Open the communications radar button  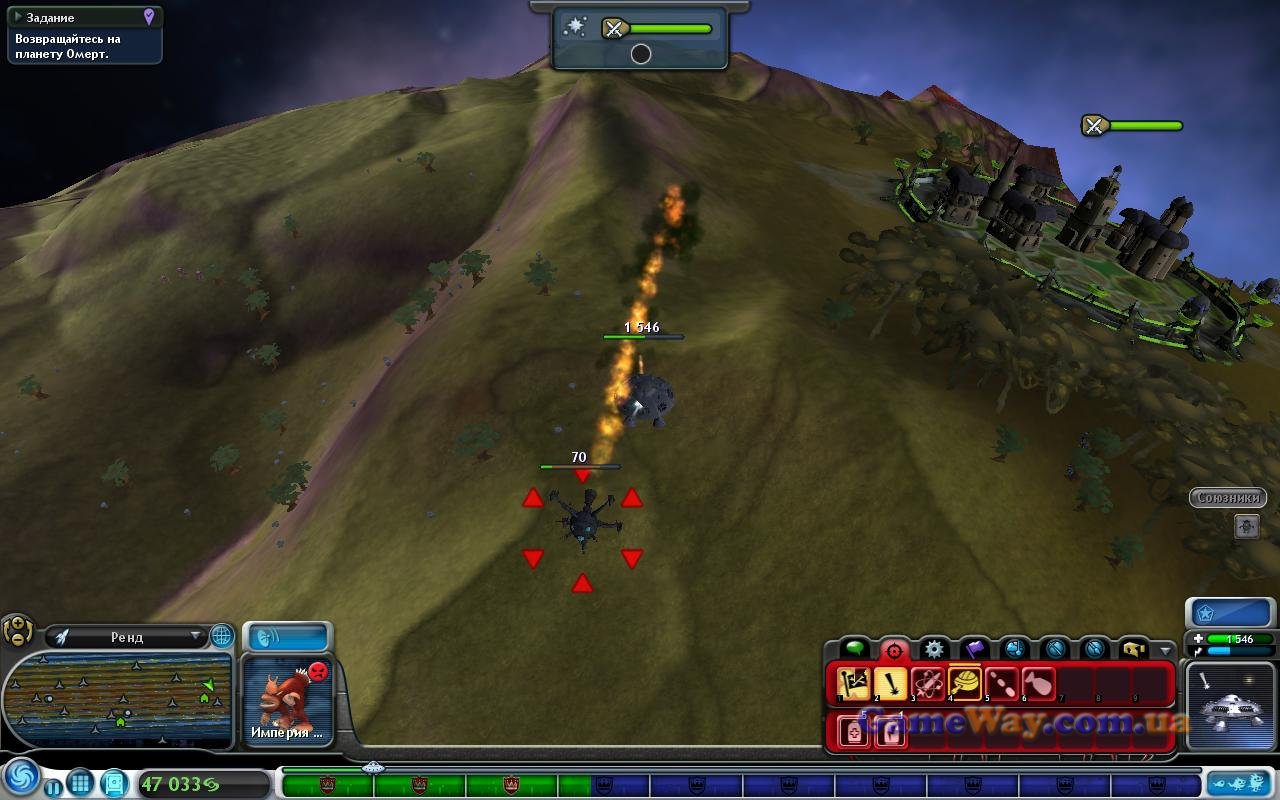point(287,637)
